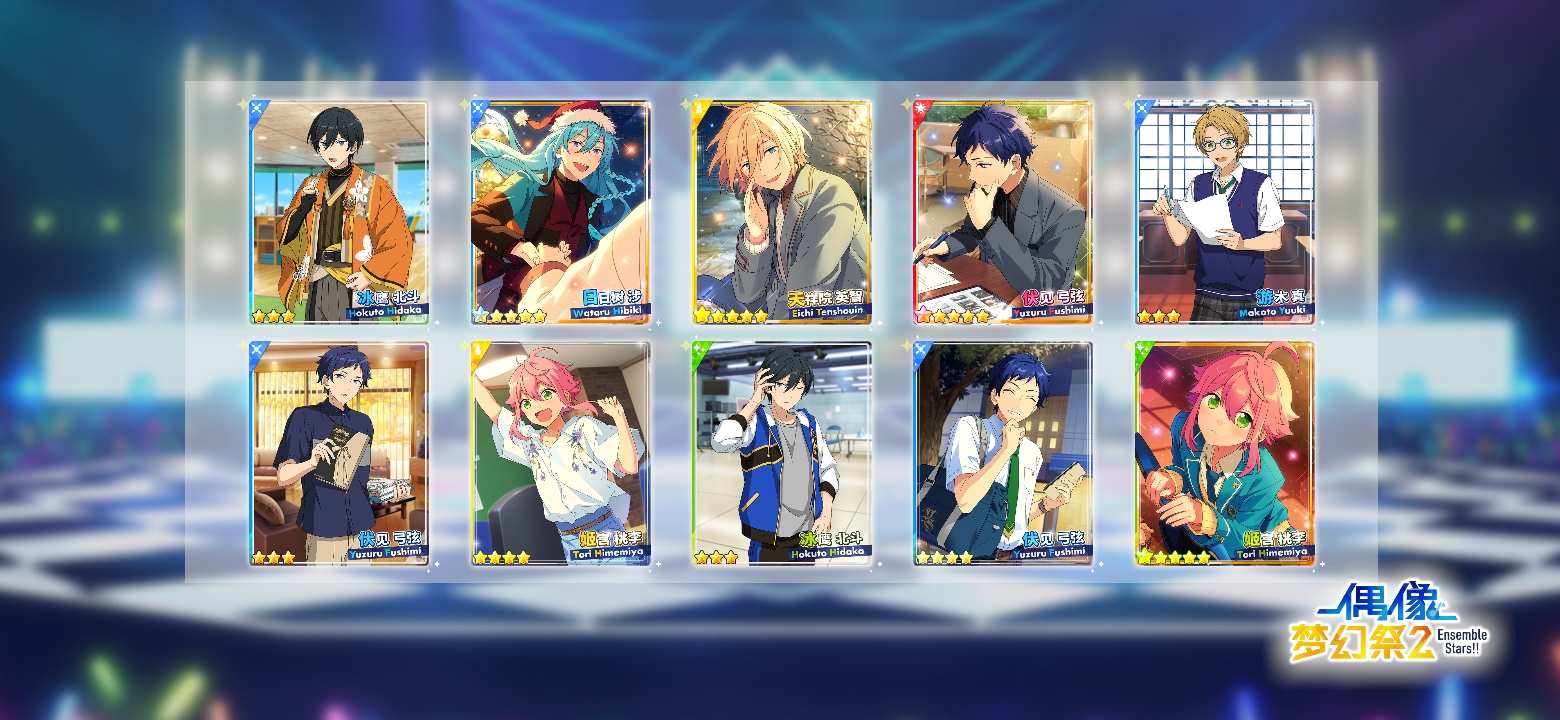Image resolution: width=1560 pixels, height=720 pixels.
Task: Pick the smiling Yuzuru Fushimi four-star card
Action: click(1003, 454)
